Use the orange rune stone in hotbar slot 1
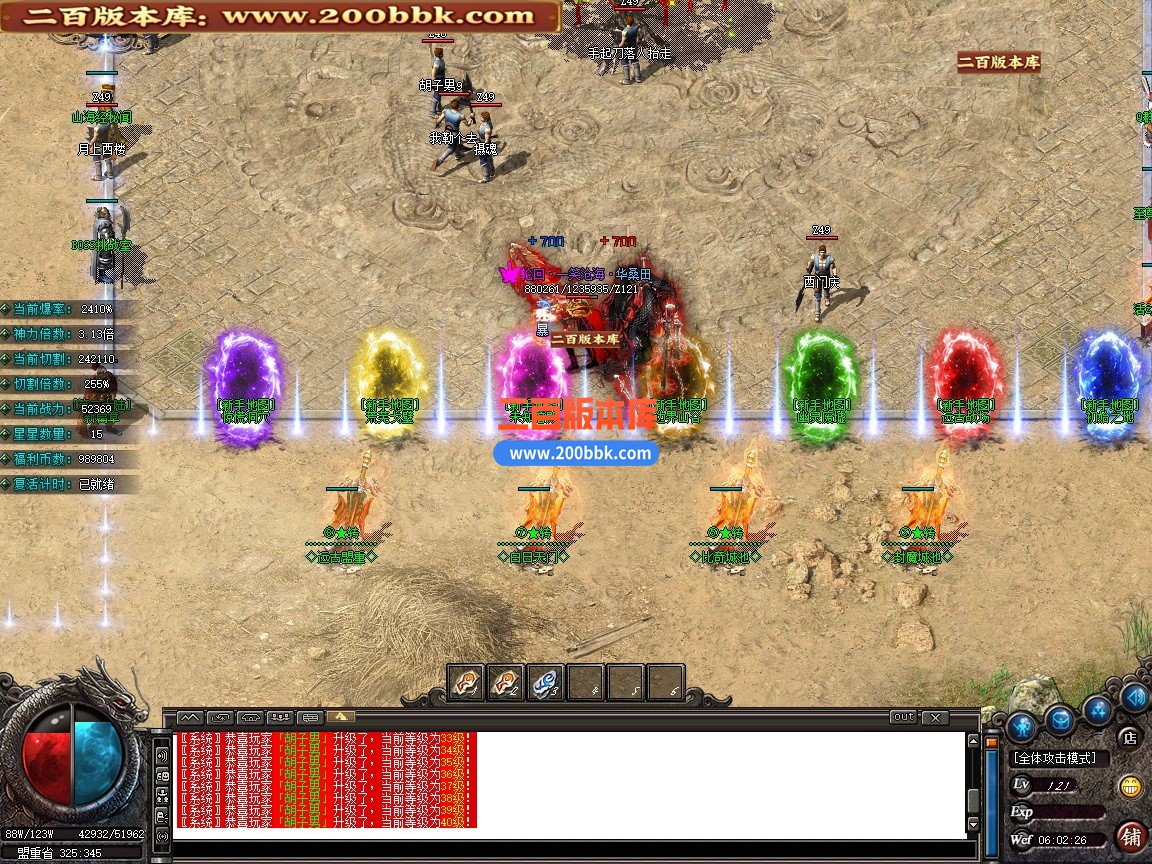The image size is (1152, 864). pyautogui.click(x=465, y=683)
